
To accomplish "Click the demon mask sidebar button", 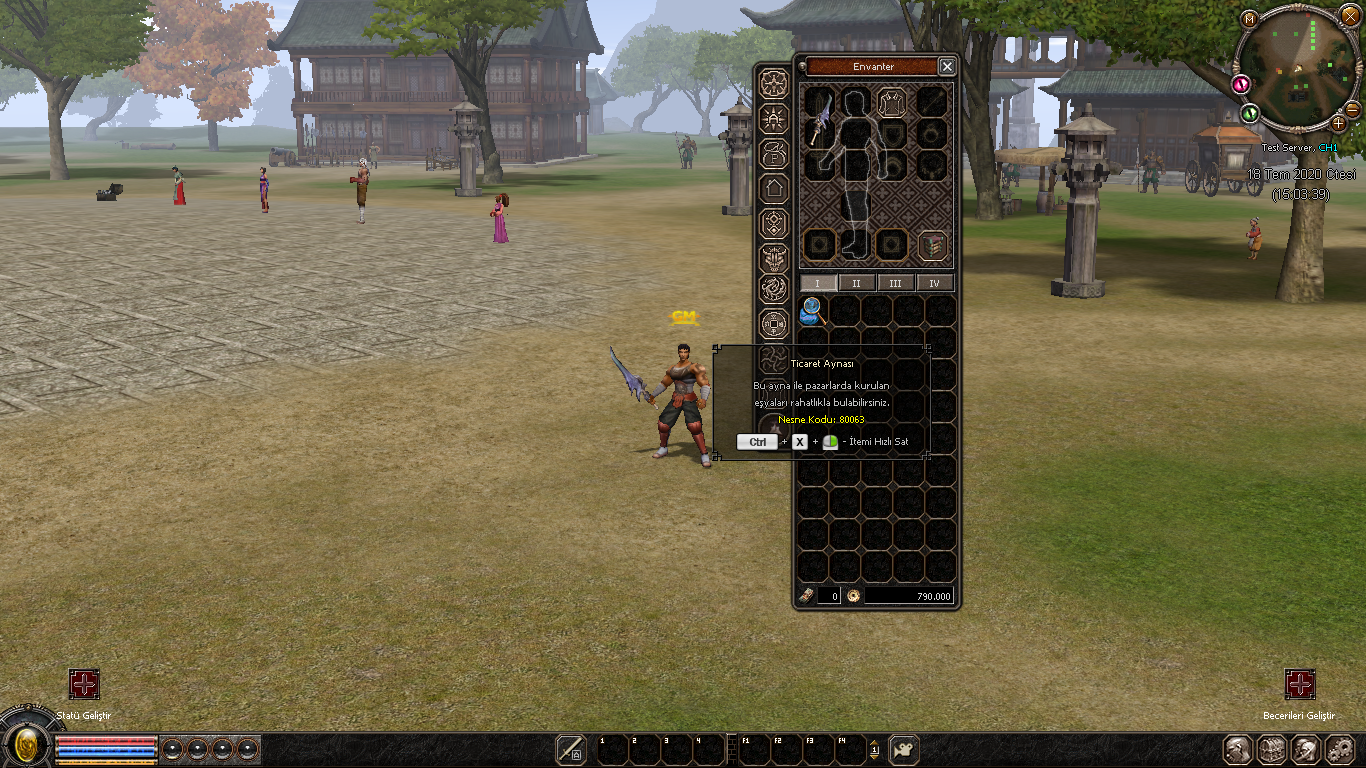I will [773, 257].
